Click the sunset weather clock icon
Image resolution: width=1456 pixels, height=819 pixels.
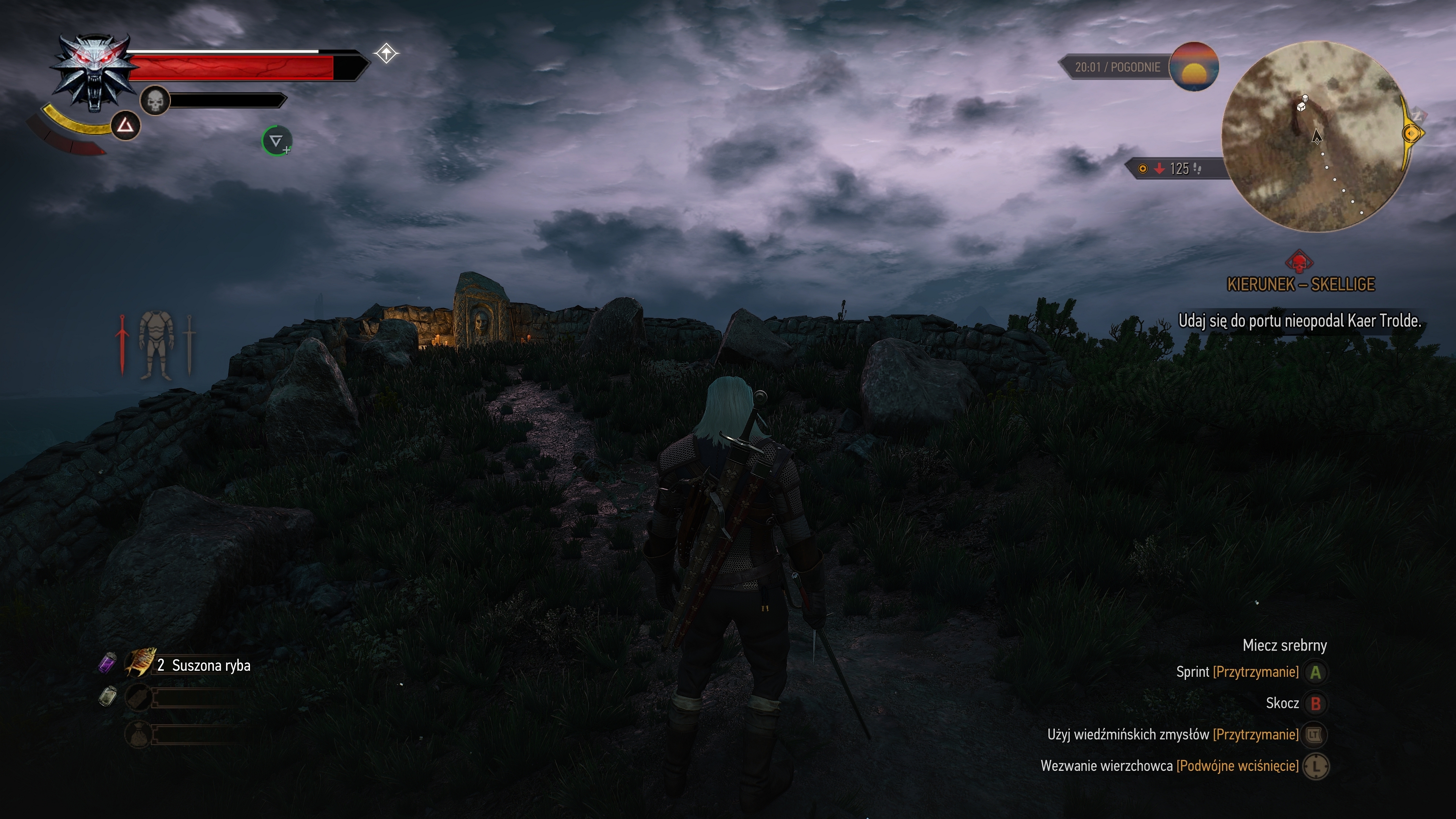(x=1194, y=67)
